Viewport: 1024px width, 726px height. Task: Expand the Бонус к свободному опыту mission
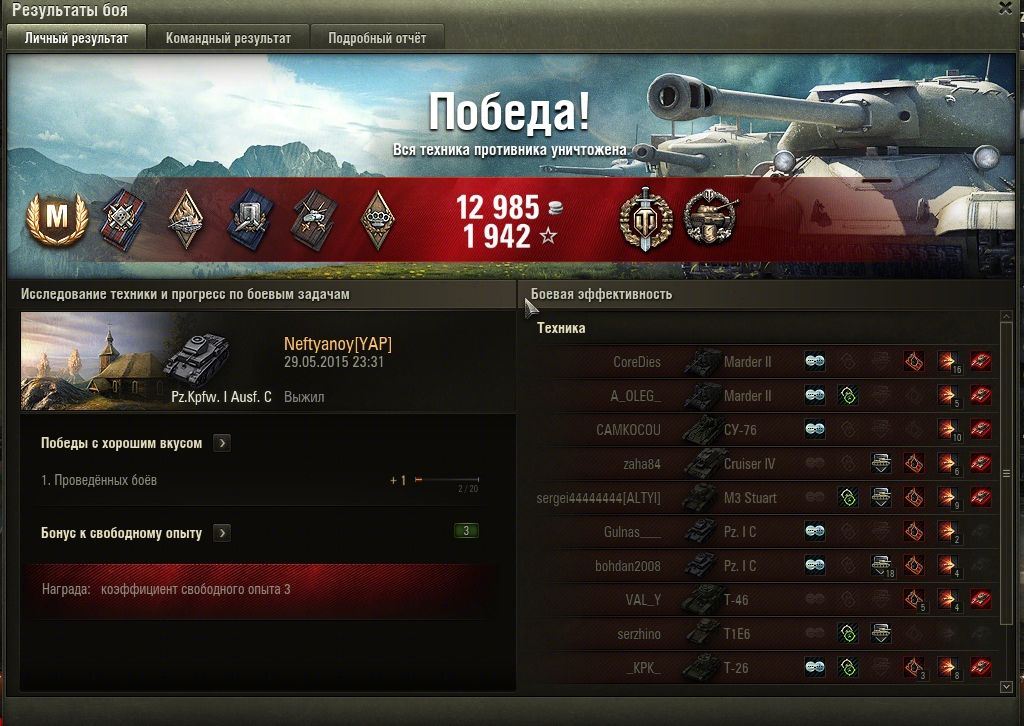point(222,533)
